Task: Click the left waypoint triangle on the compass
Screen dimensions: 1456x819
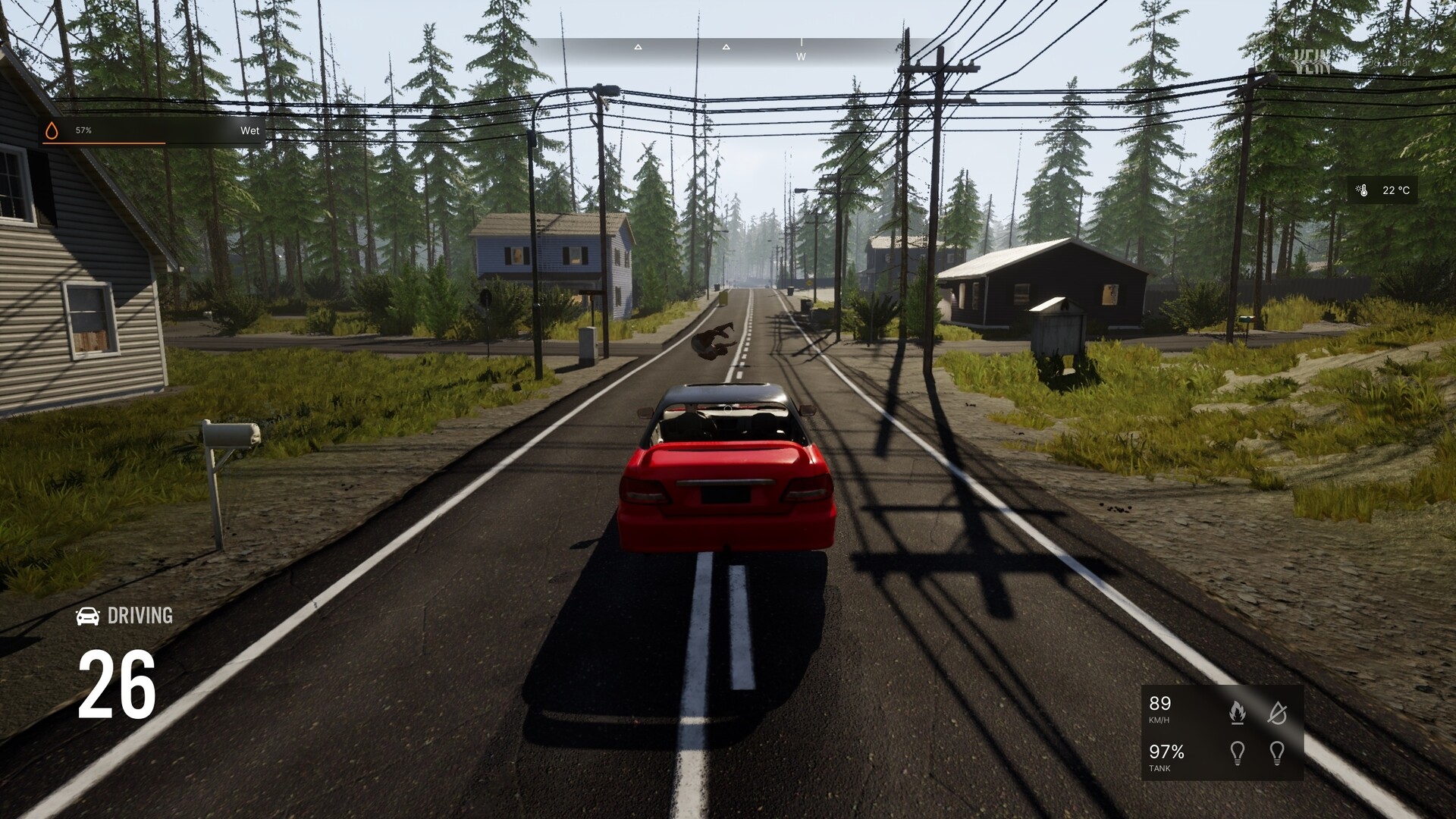Action: (638, 47)
